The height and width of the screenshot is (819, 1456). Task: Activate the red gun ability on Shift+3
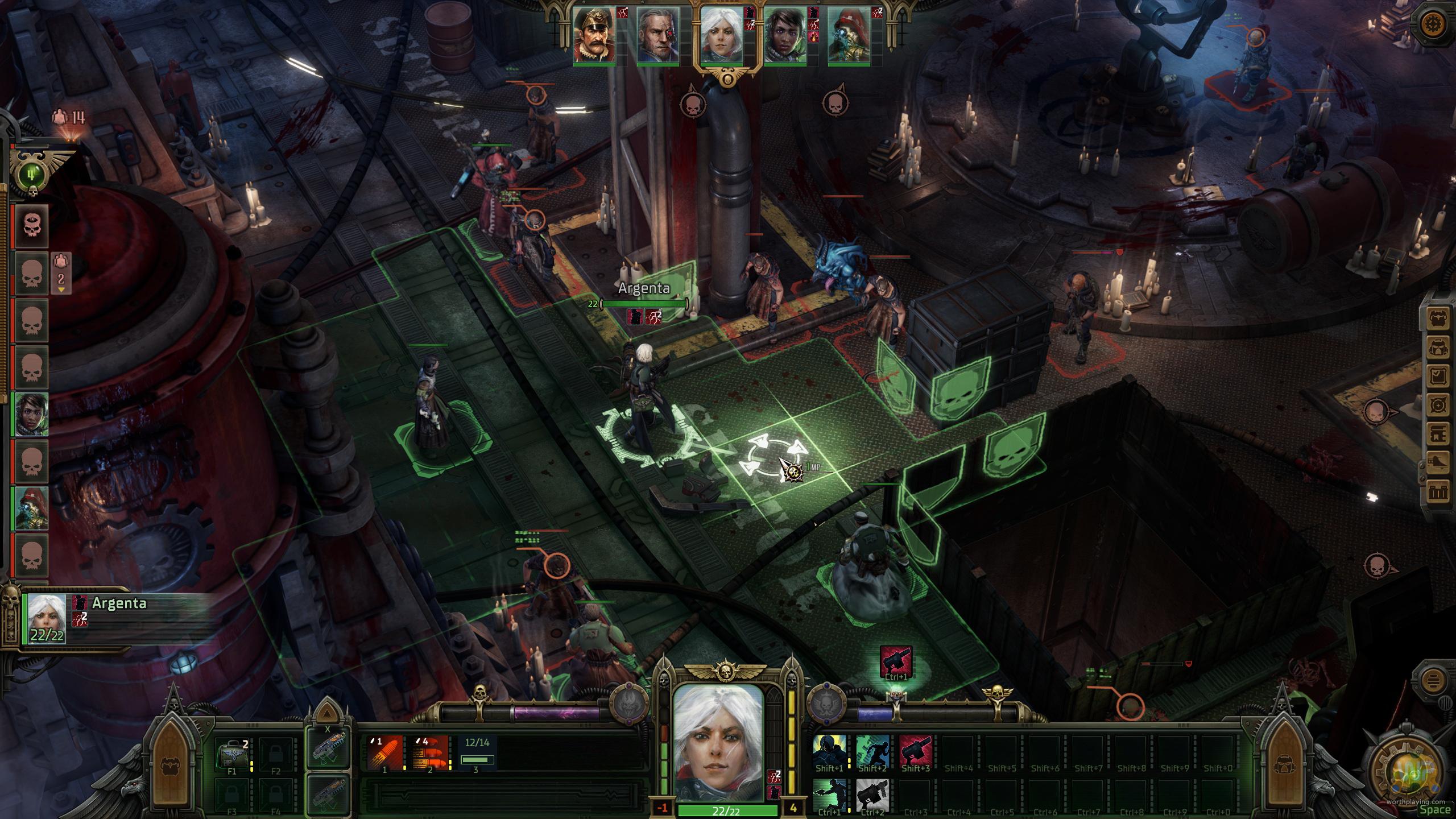point(915,751)
